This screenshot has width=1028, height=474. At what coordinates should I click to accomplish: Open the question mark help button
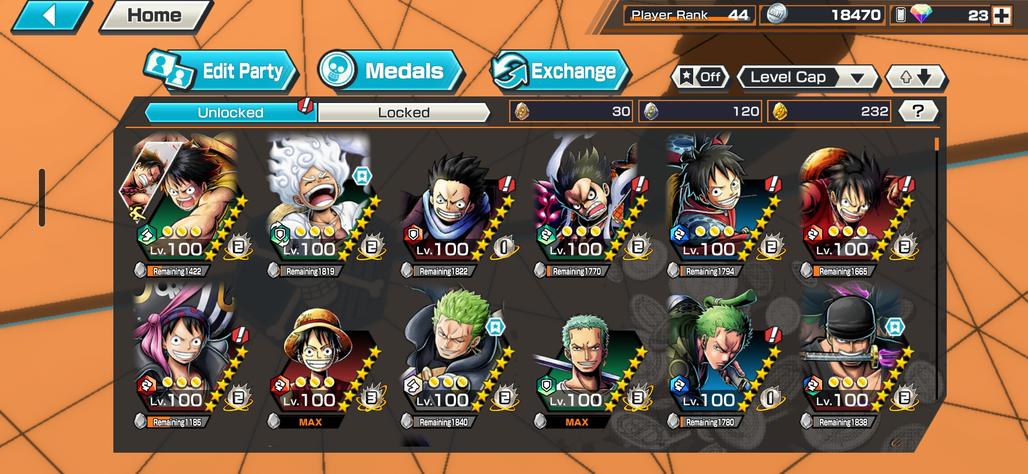point(917,111)
